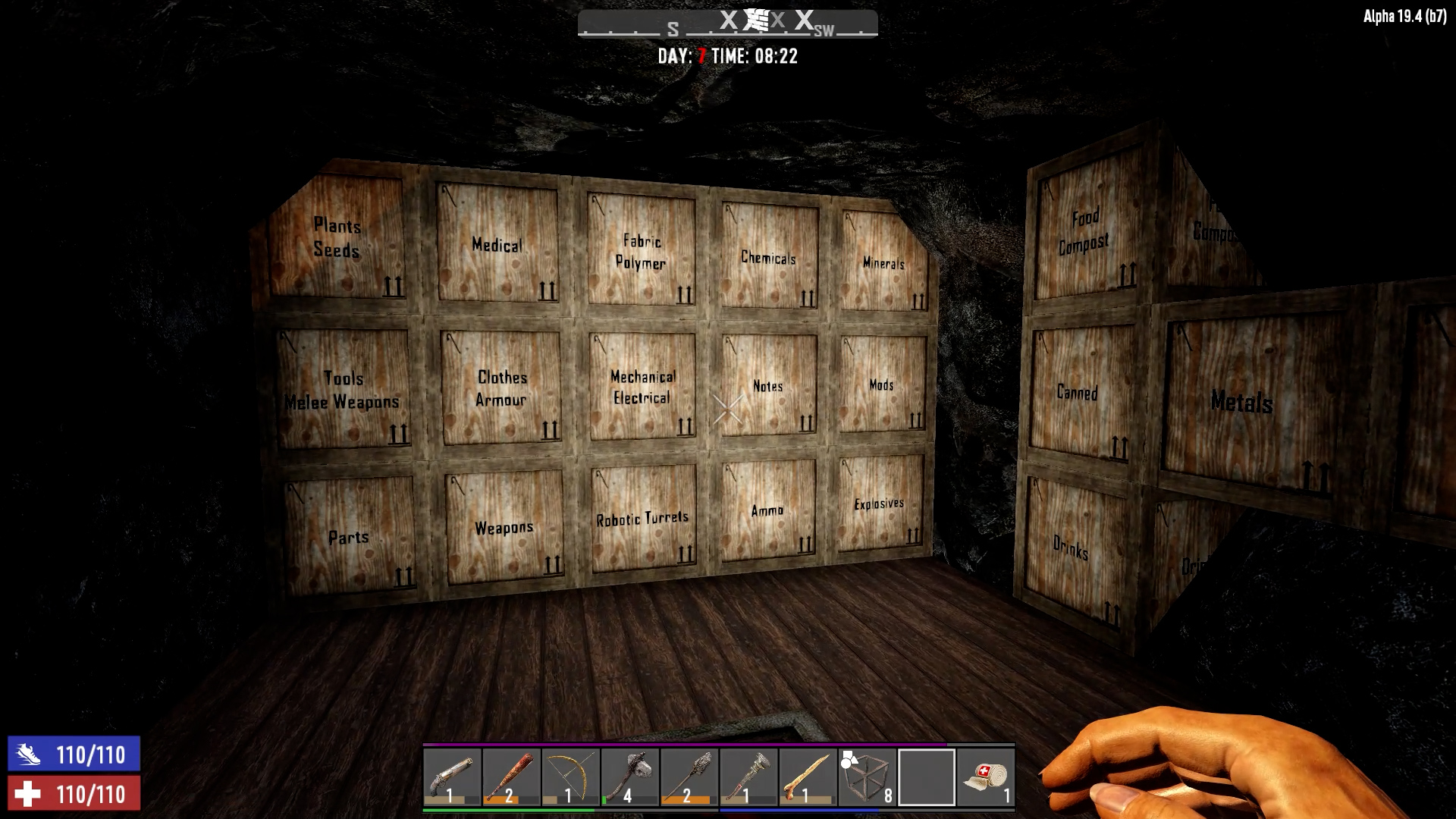Select the blunderbuss in the first hotbar slot
This screenshot has height=819, width=1456.
click(x=453, y=775)
